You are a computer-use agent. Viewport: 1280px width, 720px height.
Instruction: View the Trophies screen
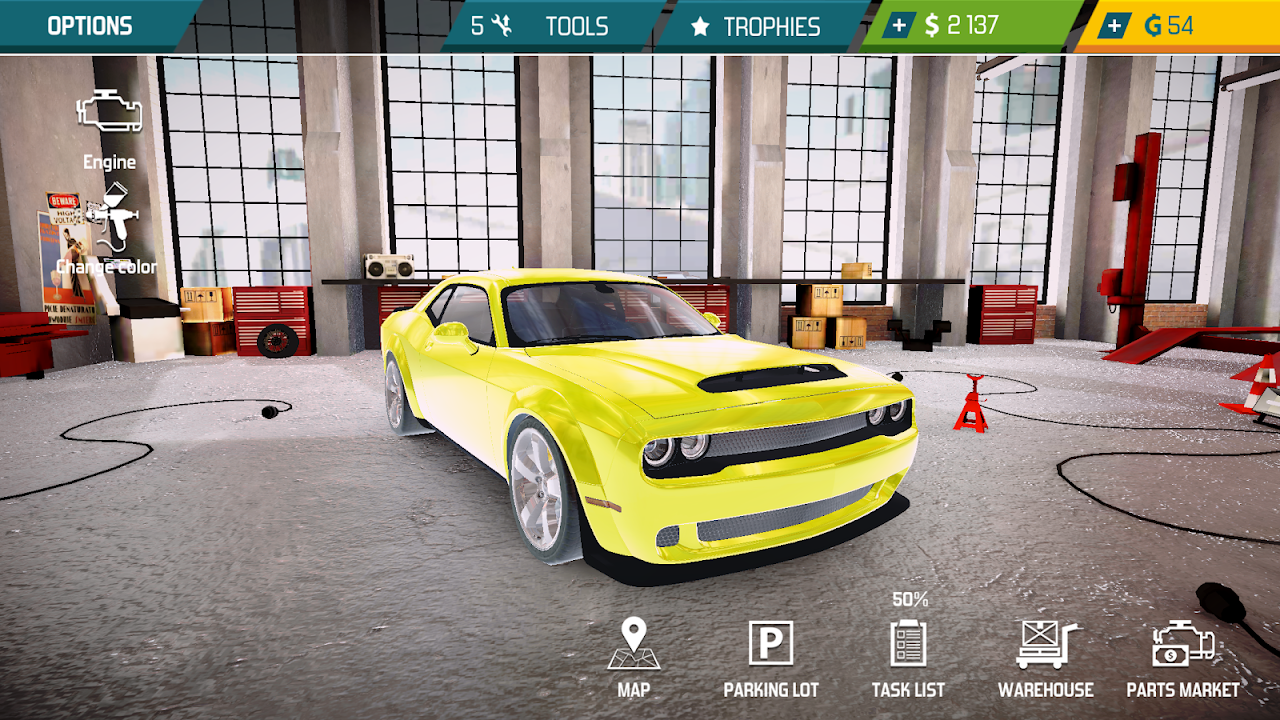(x=756, y=26)
